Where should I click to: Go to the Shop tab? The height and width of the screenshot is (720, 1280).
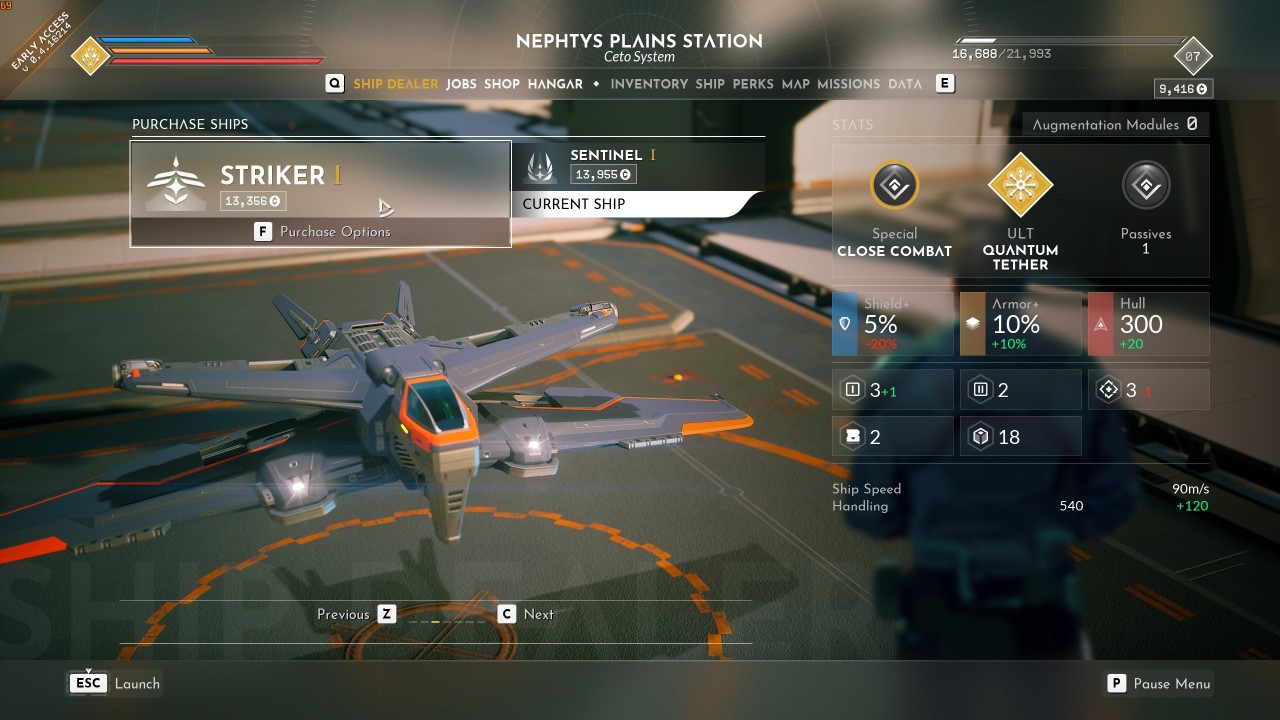[502, 84]
